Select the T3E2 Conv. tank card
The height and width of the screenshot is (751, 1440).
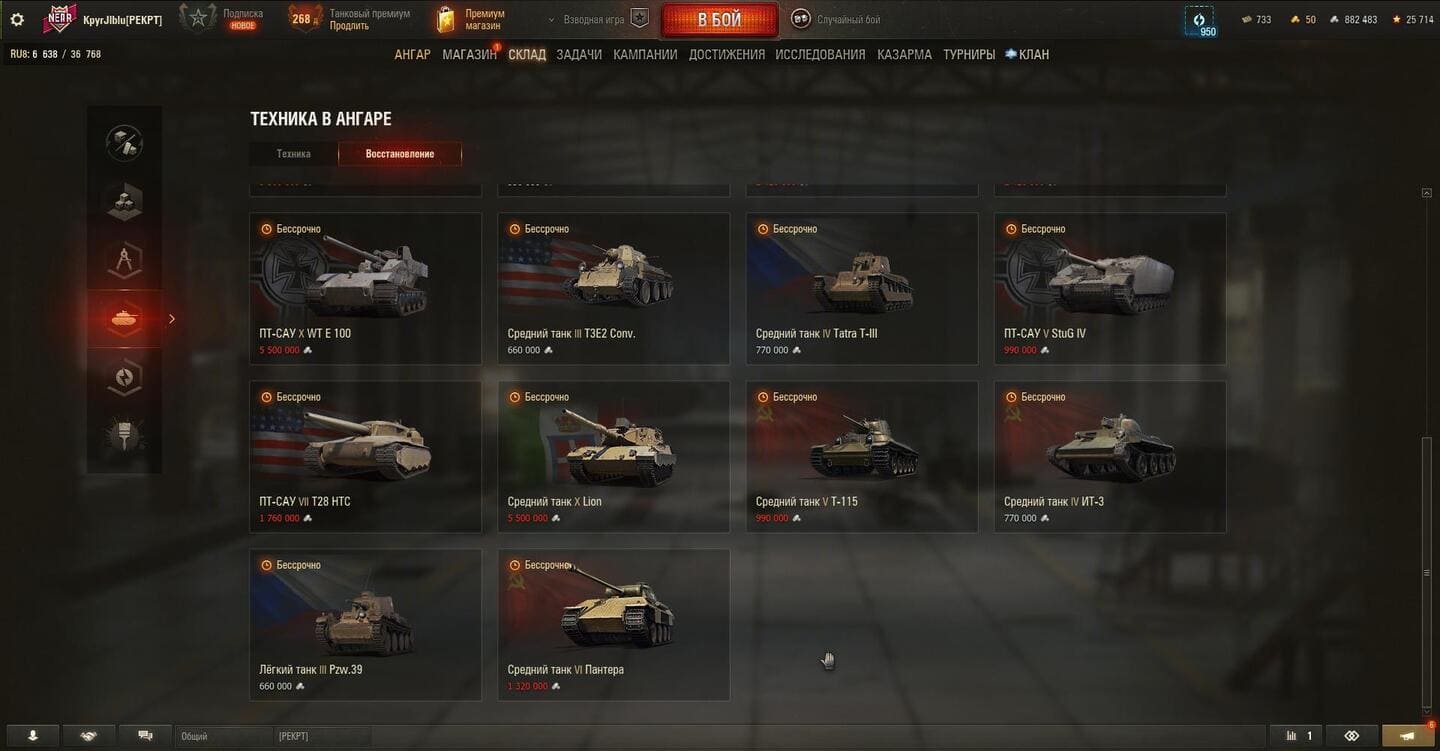(x=613, y=288)
